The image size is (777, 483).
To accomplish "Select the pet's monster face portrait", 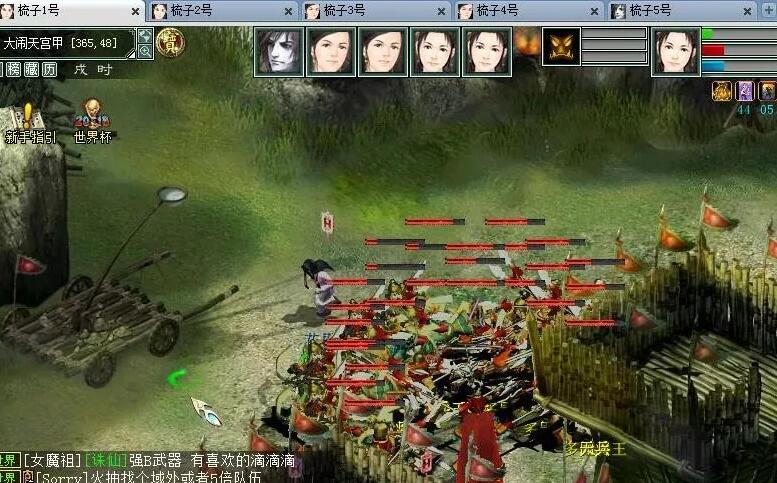I will pos(561,46).
